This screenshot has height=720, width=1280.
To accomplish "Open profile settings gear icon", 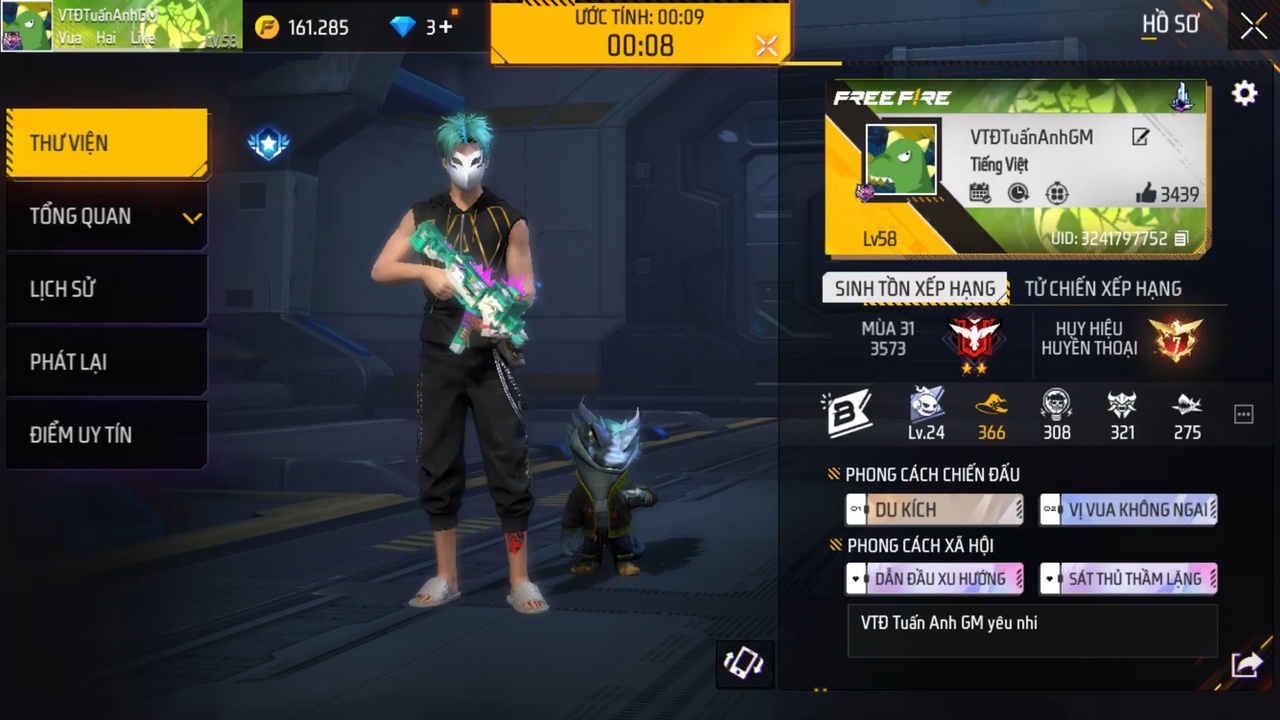I will (1244, 94).
